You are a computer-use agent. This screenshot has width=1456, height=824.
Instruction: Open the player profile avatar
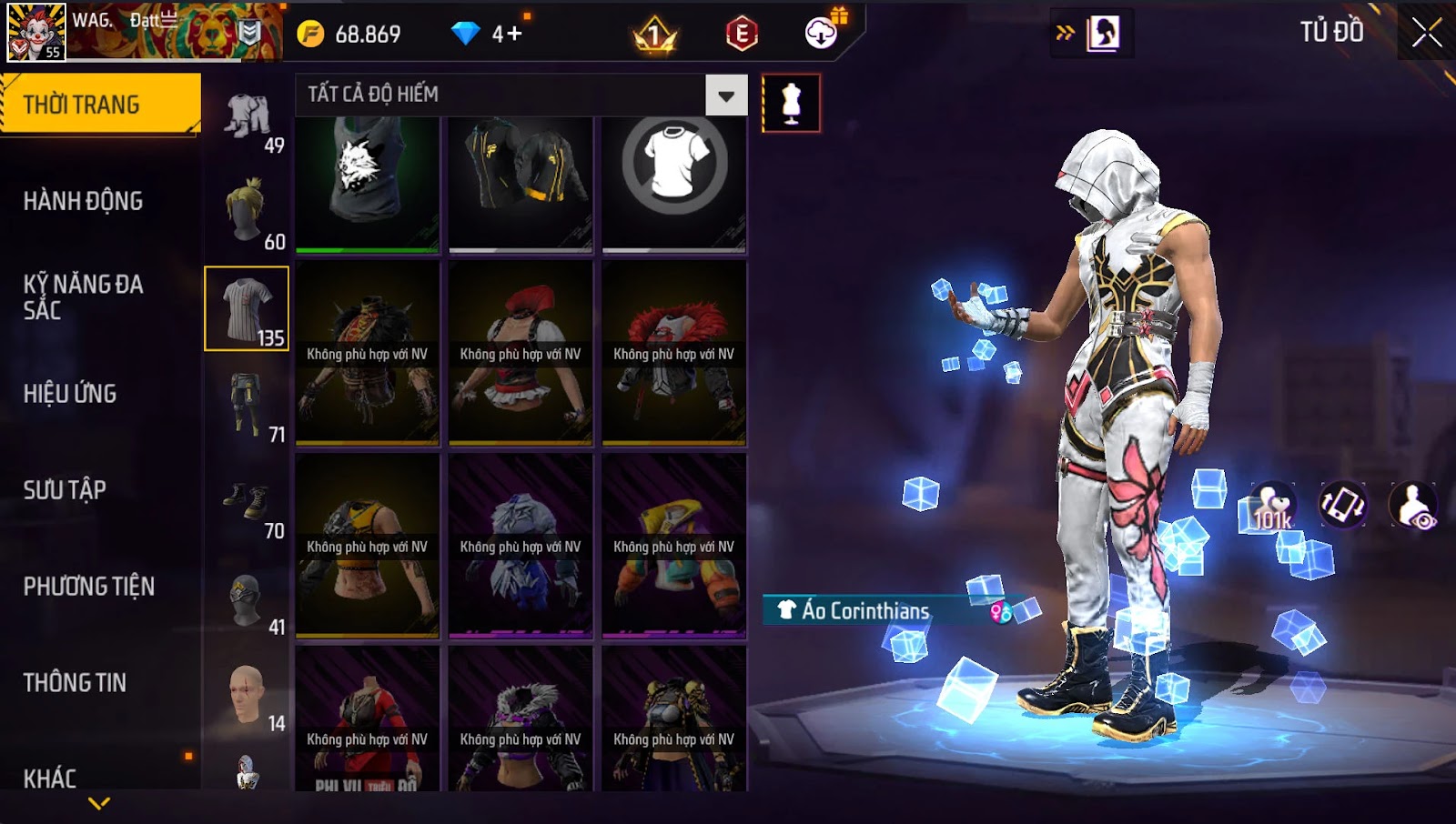[x=36, y=32]
